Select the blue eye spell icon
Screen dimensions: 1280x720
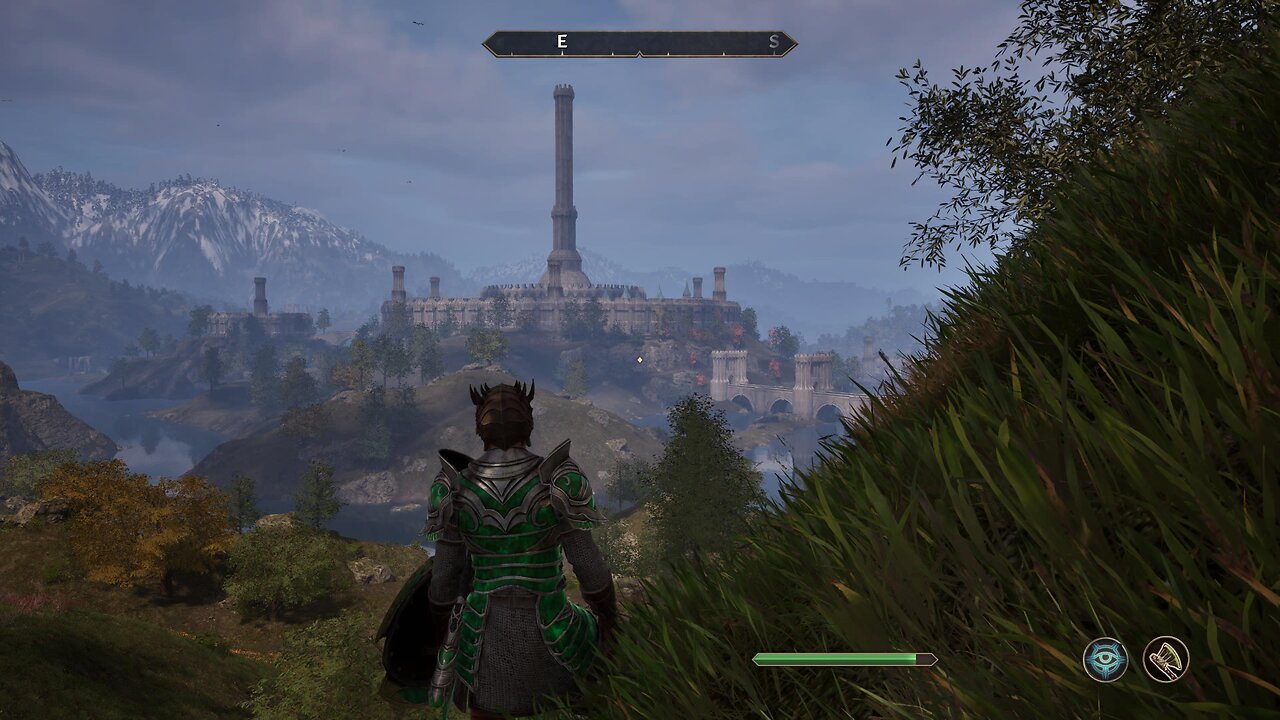1105,659
